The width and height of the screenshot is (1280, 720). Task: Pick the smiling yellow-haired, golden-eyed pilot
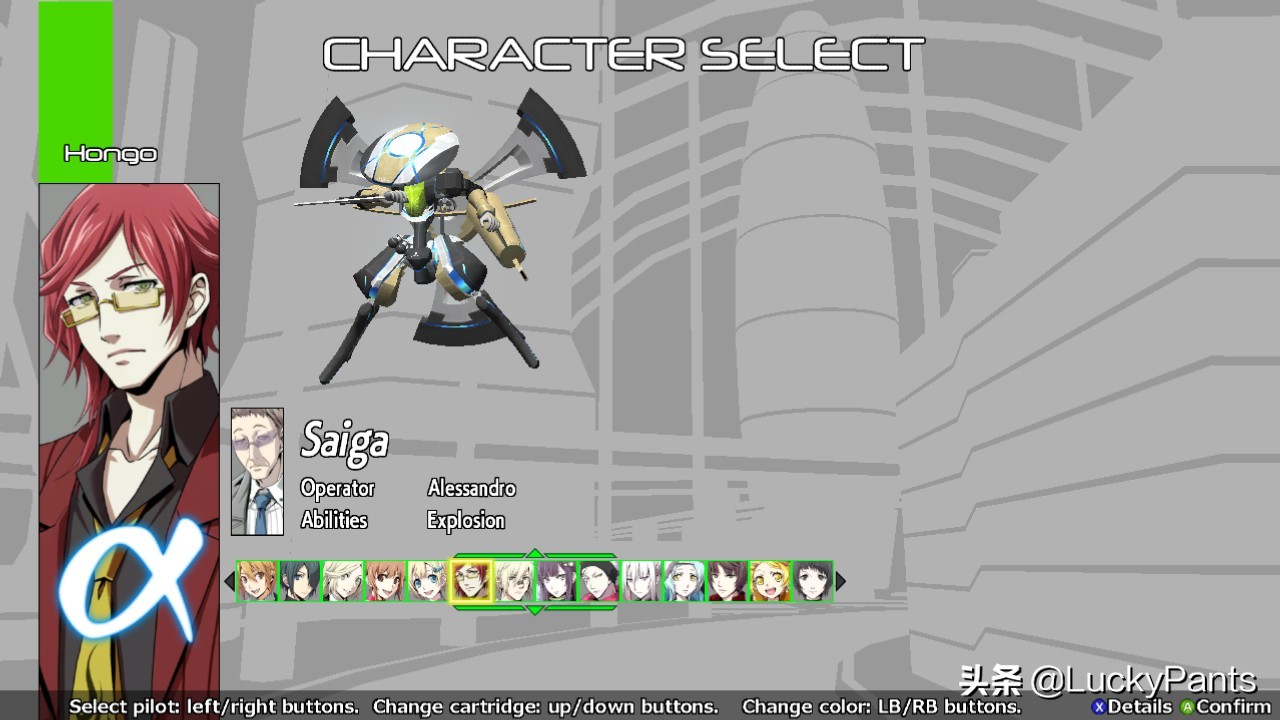(770, 581)
